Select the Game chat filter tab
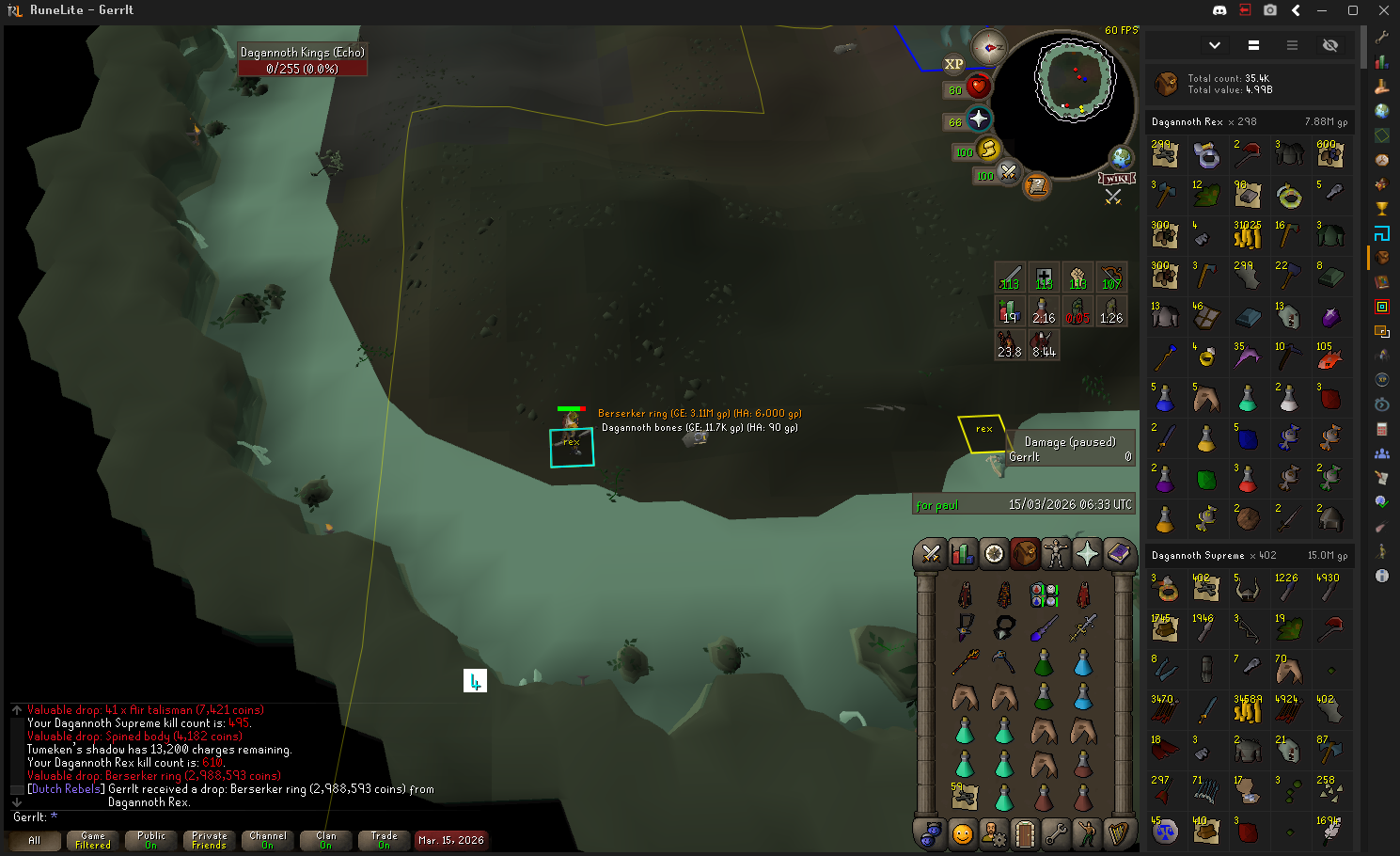Image resolution: width=1400 pixels, height=856 pixels. 93,840
